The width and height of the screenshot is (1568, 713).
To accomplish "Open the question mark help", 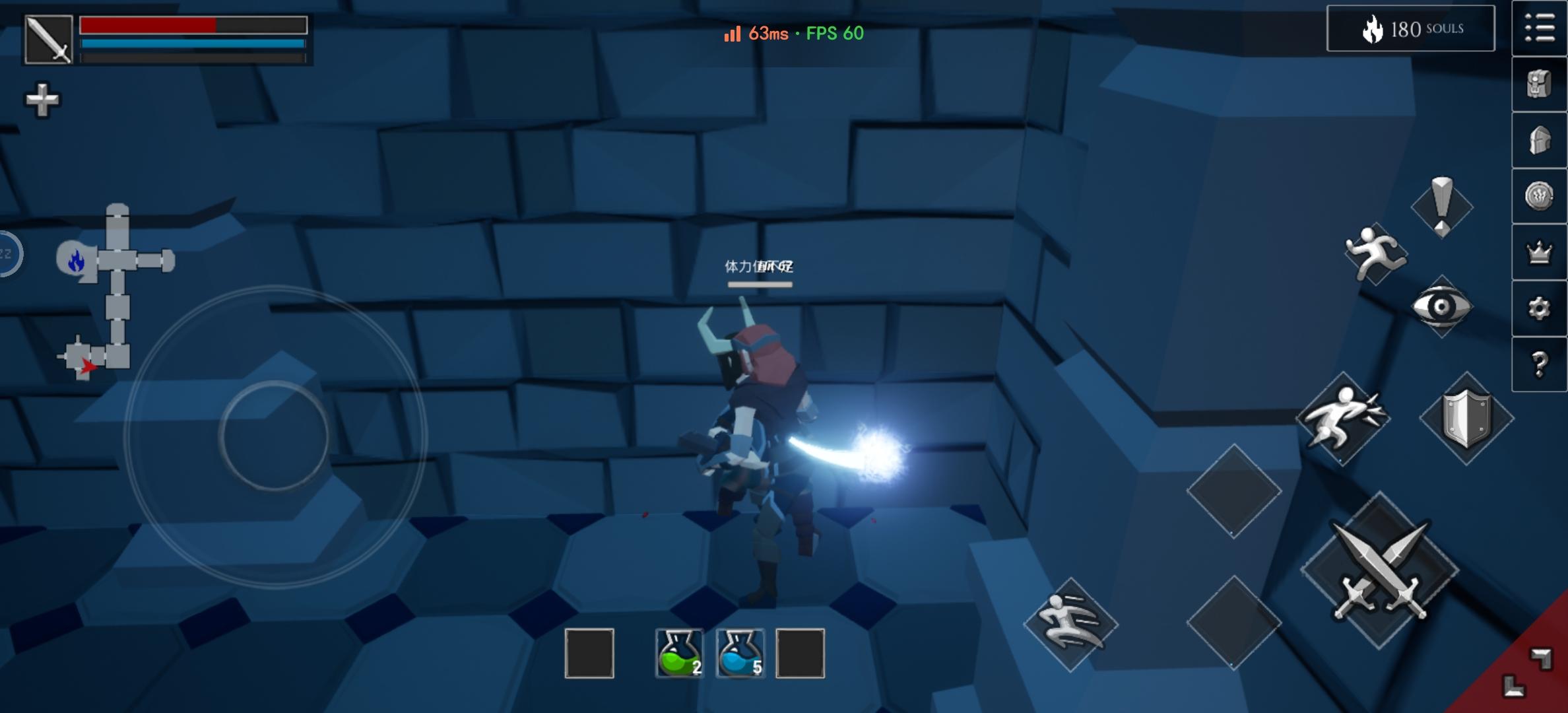I will pos(1539,364).
